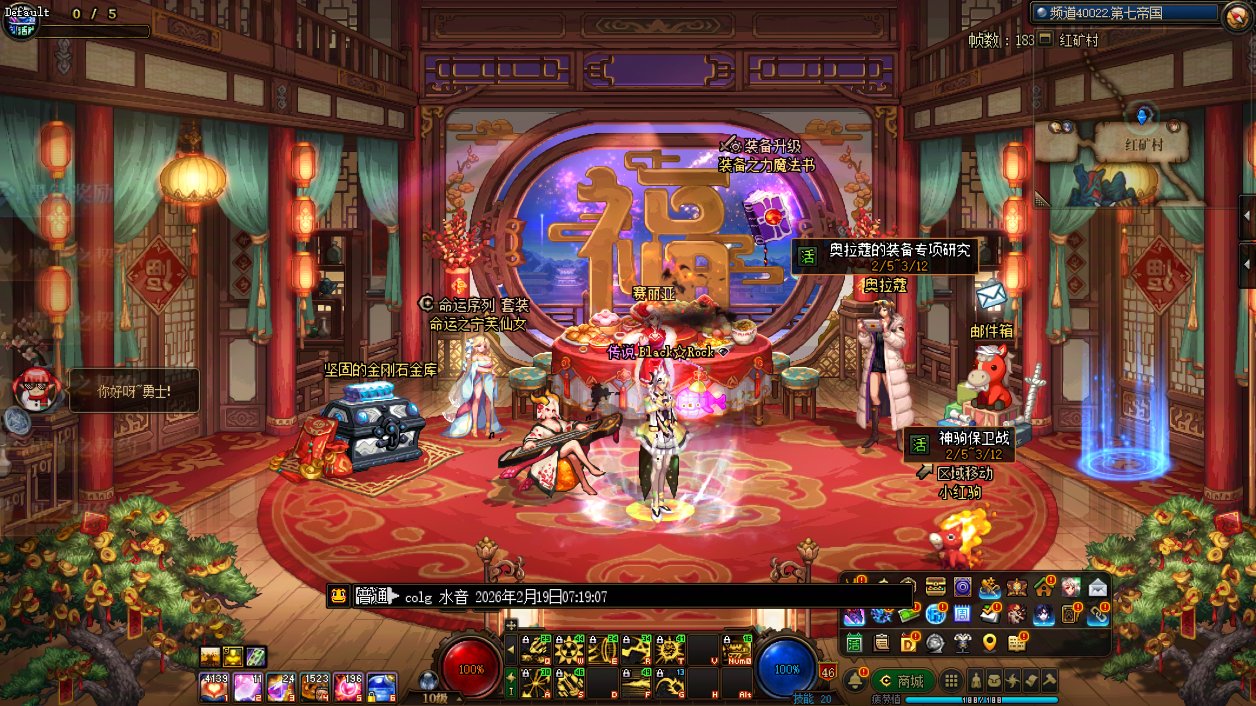The height and width of the screenshot is (706, 1256).
Task: Activate the skill in the Q slot
Action: (x=537, y=650)
